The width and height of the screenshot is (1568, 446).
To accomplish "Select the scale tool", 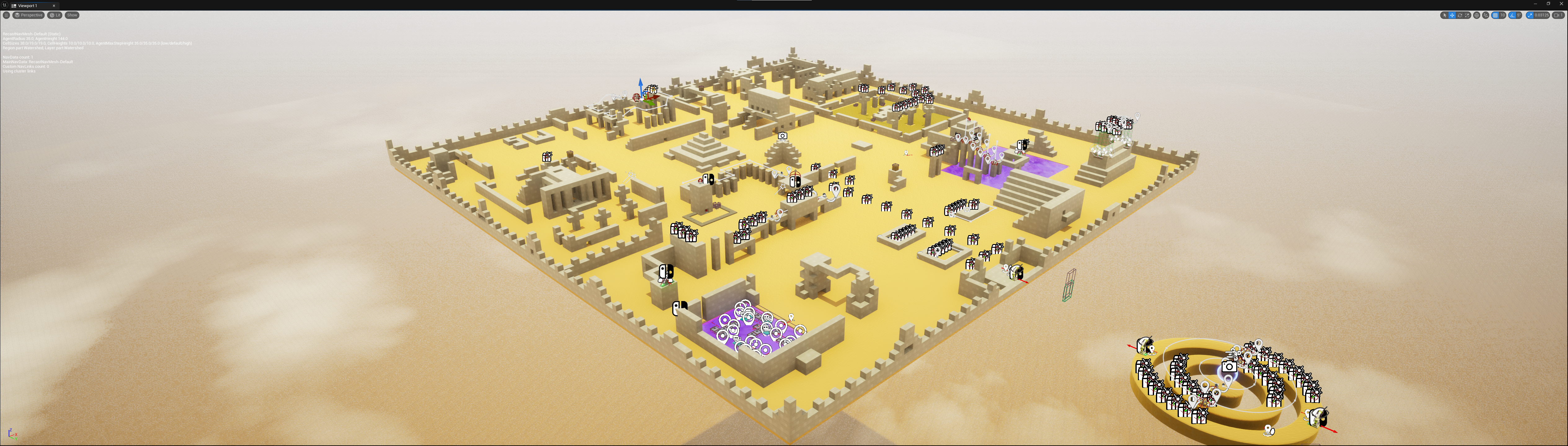I will coord(1466,15).
